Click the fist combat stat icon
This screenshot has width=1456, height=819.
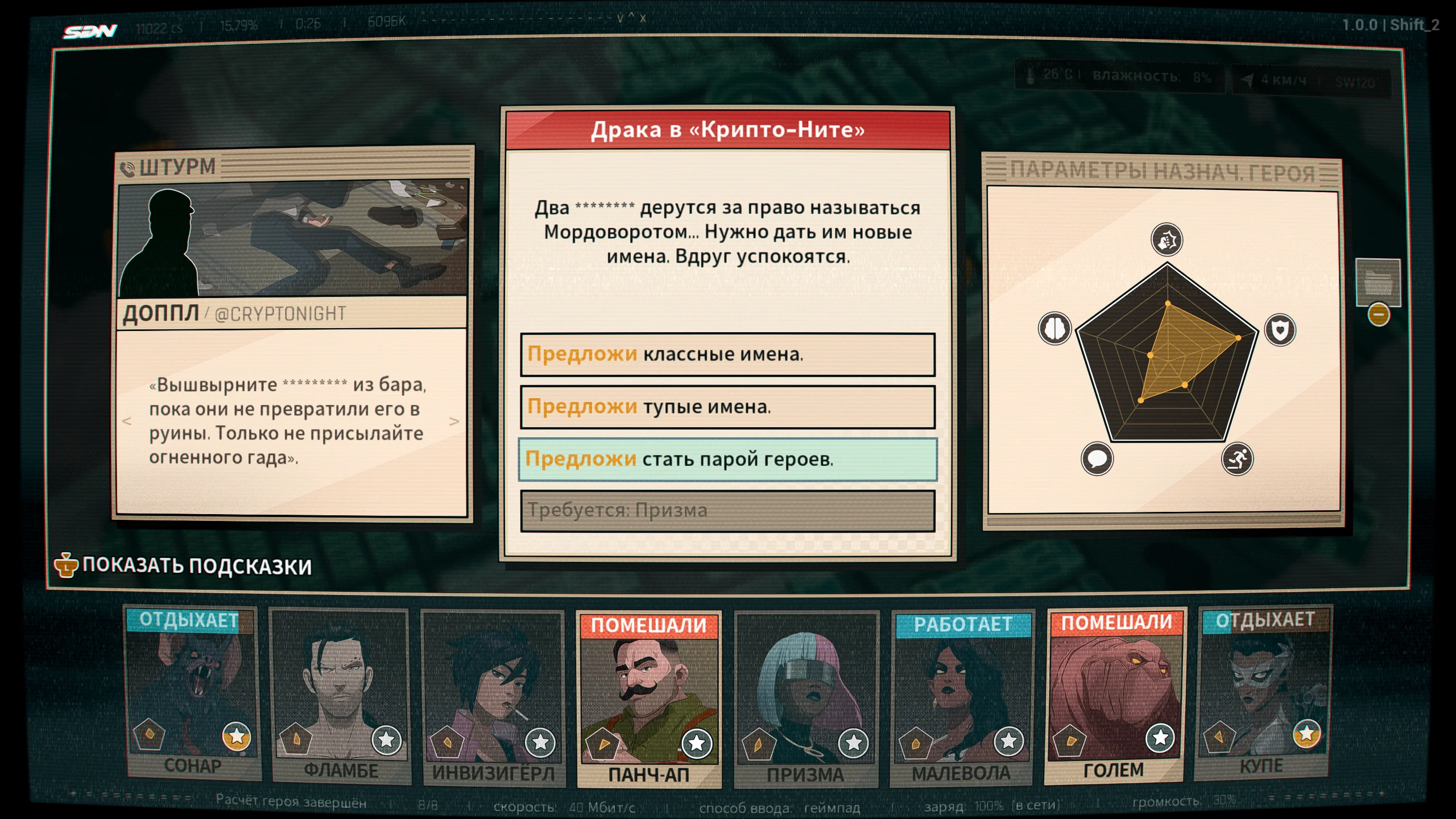tap(1167, 239)
